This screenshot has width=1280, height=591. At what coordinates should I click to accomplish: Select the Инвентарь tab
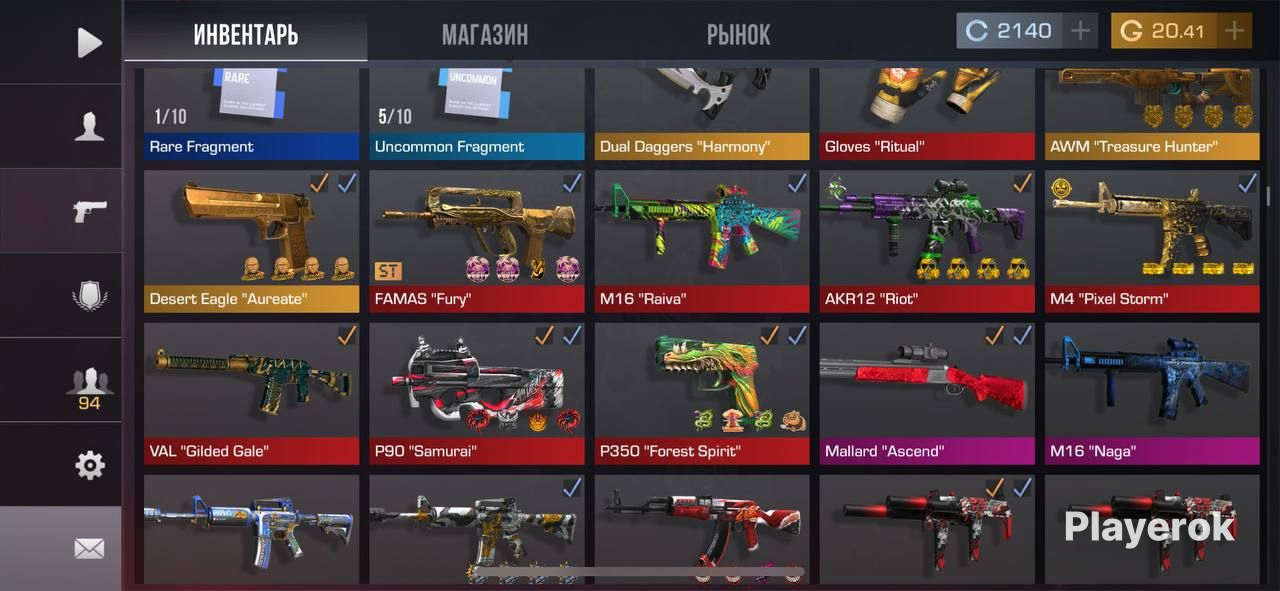246,35
